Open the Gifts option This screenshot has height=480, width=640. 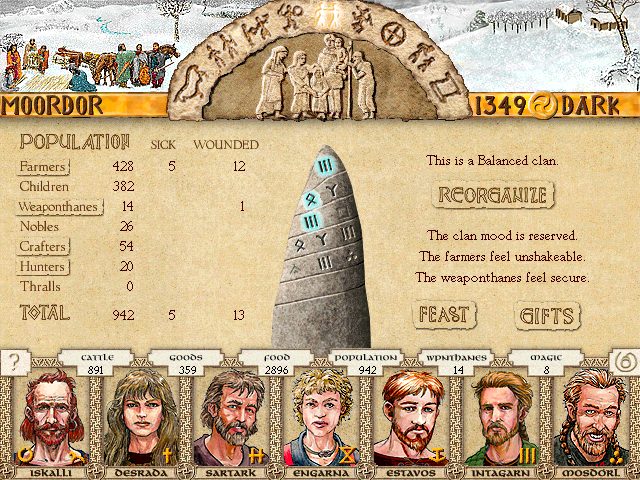pyautogui.click(x=547, y=316)
